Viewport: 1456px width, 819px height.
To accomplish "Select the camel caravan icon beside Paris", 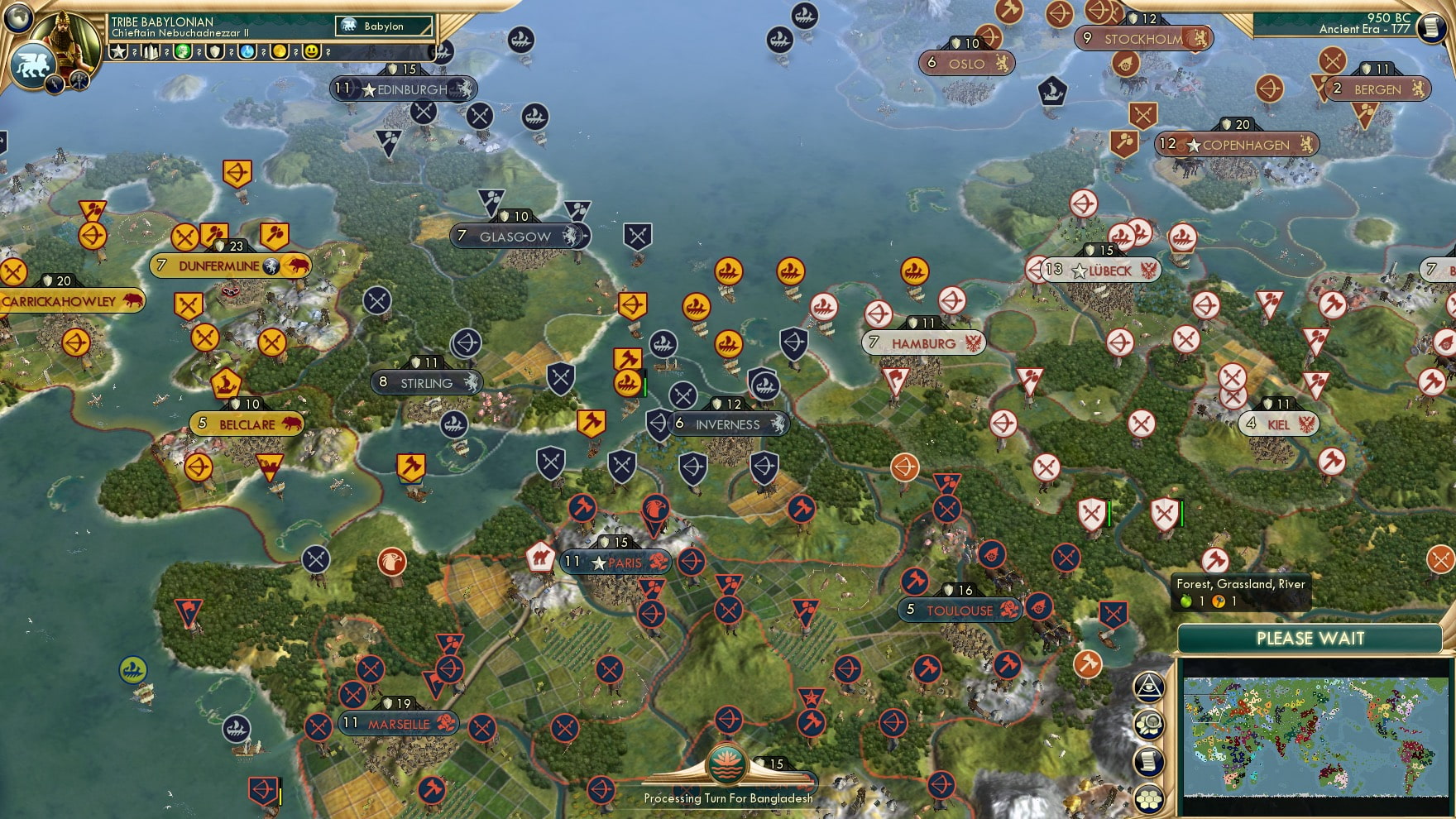I will coord(539,560).
